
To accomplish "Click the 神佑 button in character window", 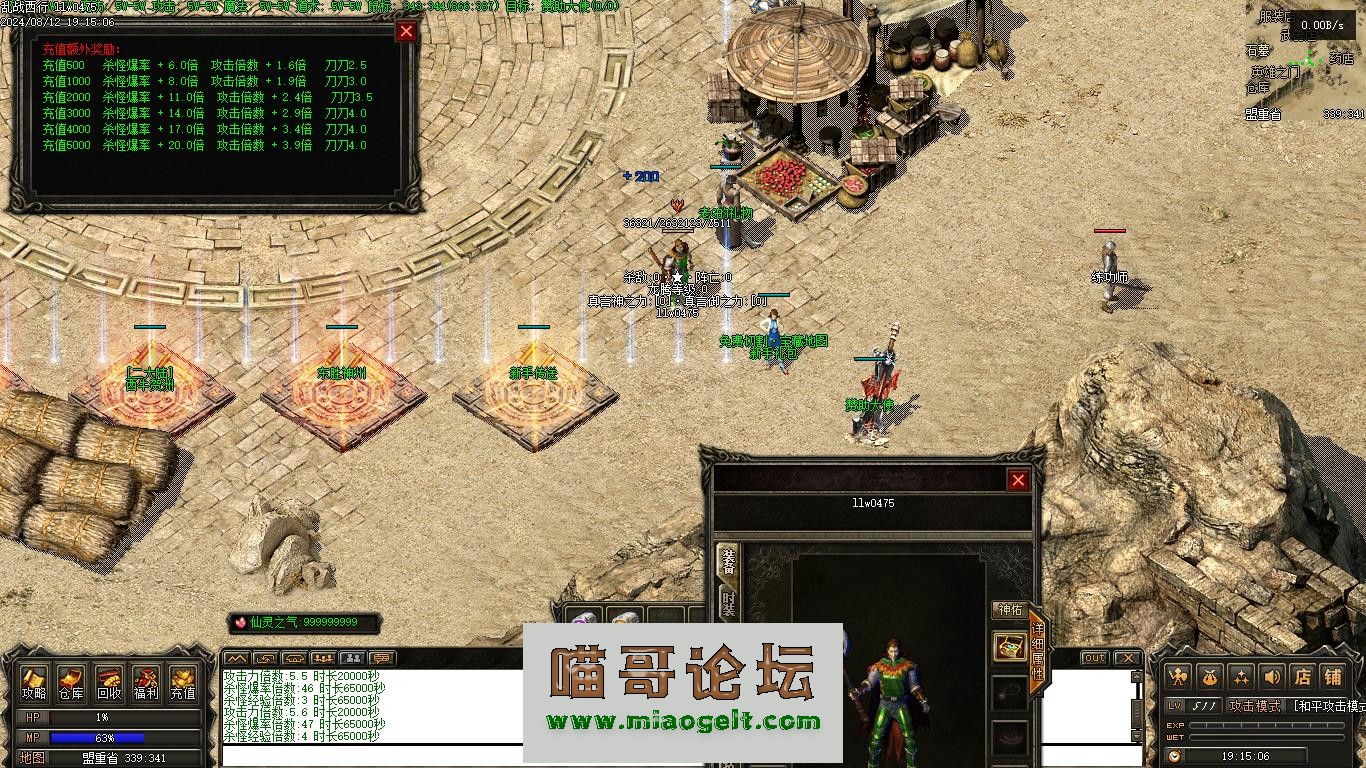I will pyautogui.click(x=1009, y=610).
